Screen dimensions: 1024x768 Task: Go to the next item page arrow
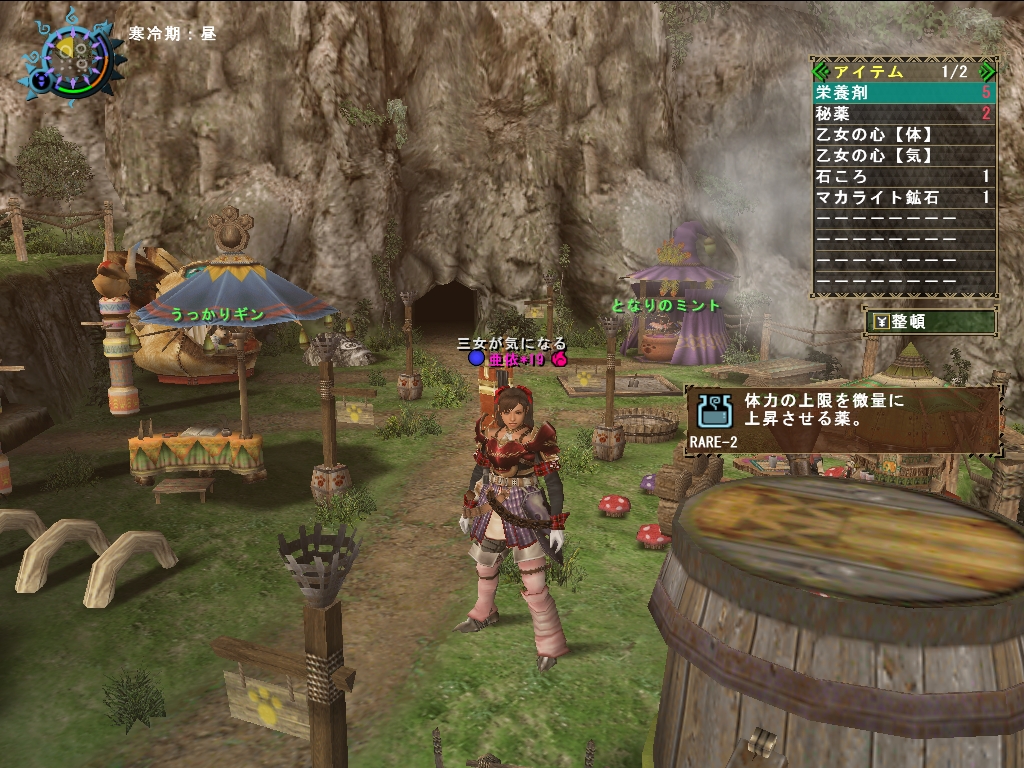click(987, 71)
